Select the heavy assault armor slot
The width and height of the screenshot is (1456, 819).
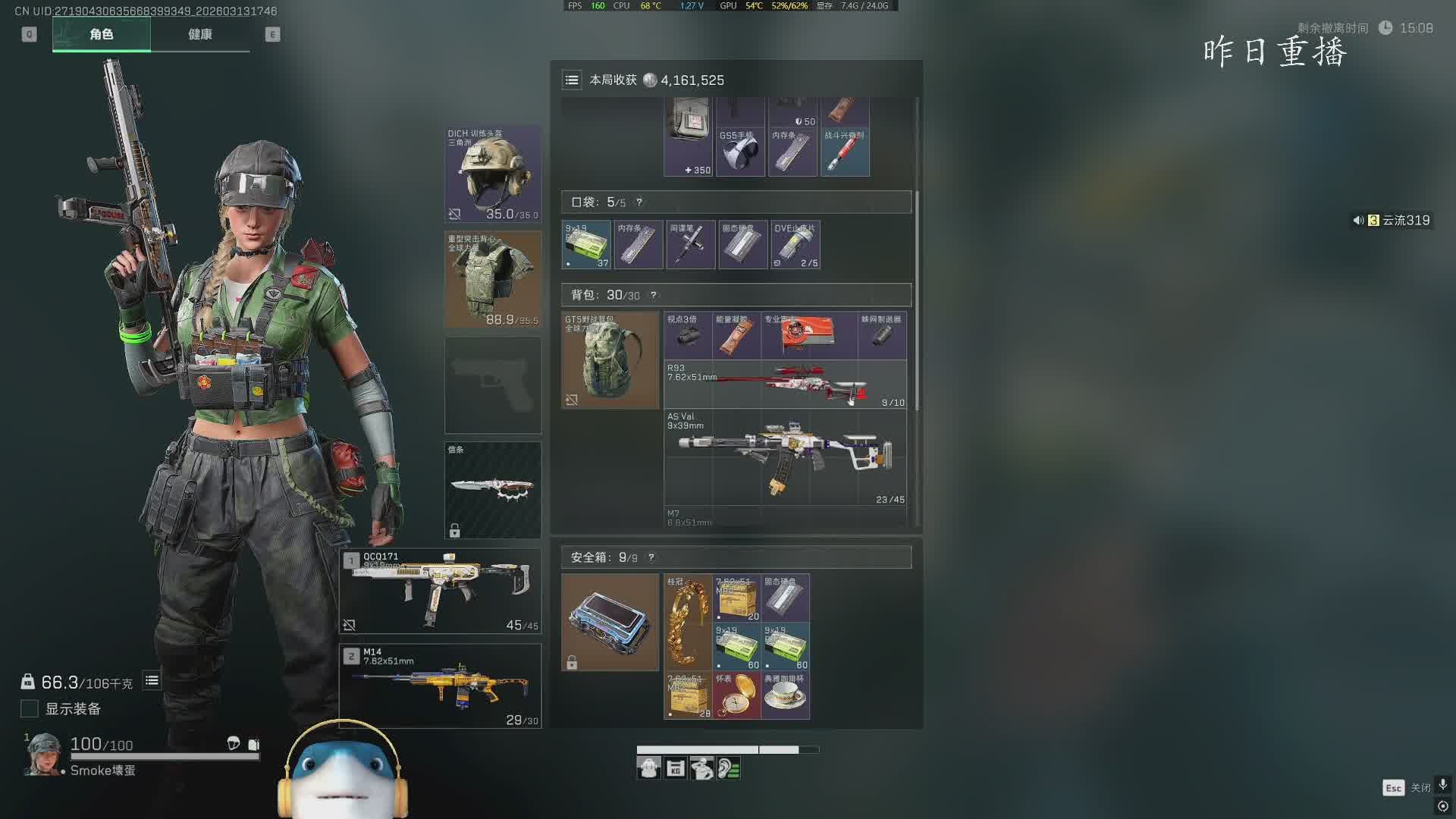[x=493, y=279]
